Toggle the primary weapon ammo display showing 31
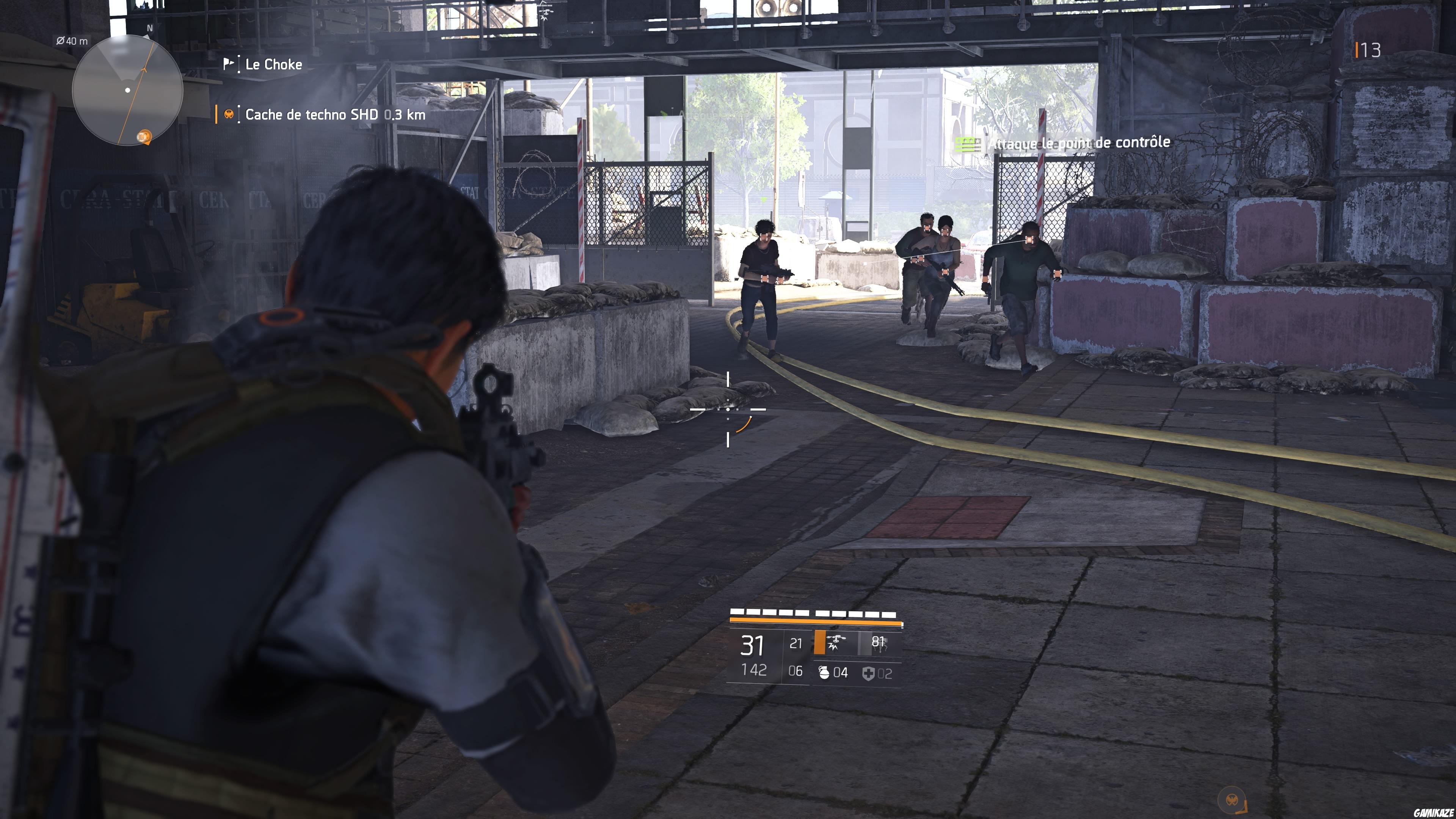1456x819 pixels. 751,645
